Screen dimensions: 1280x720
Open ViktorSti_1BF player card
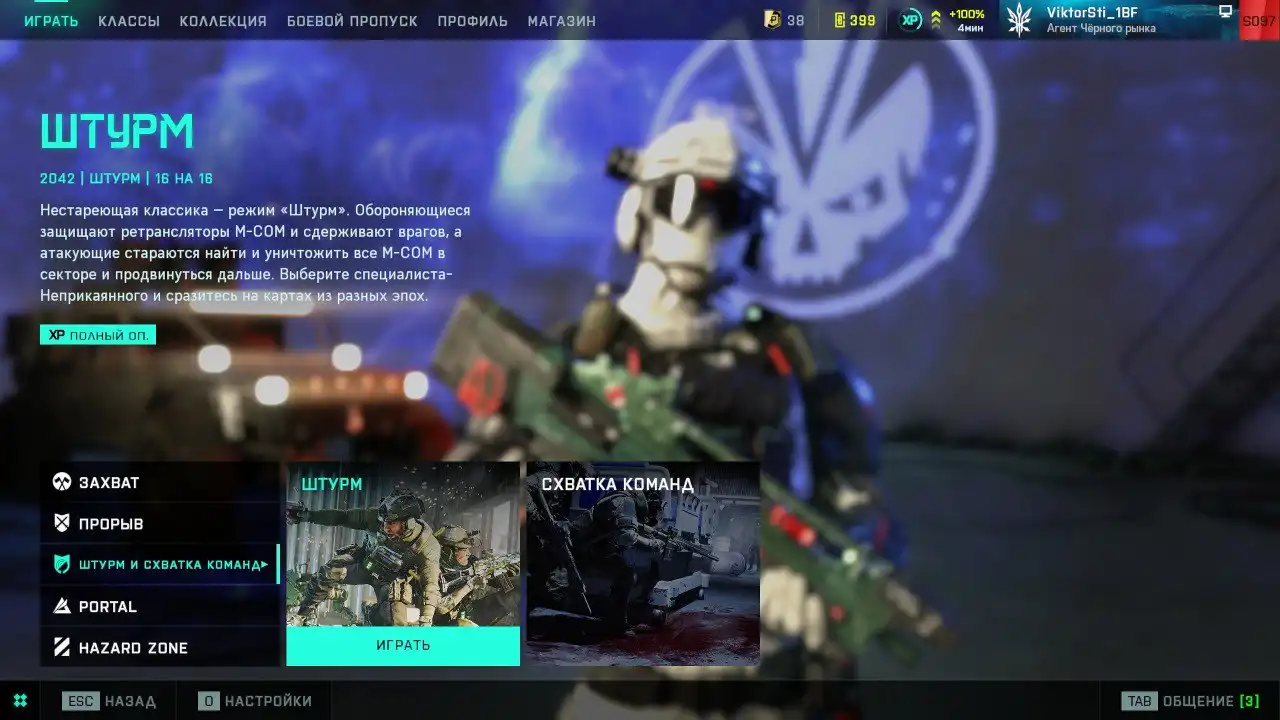click(1100, 20)
